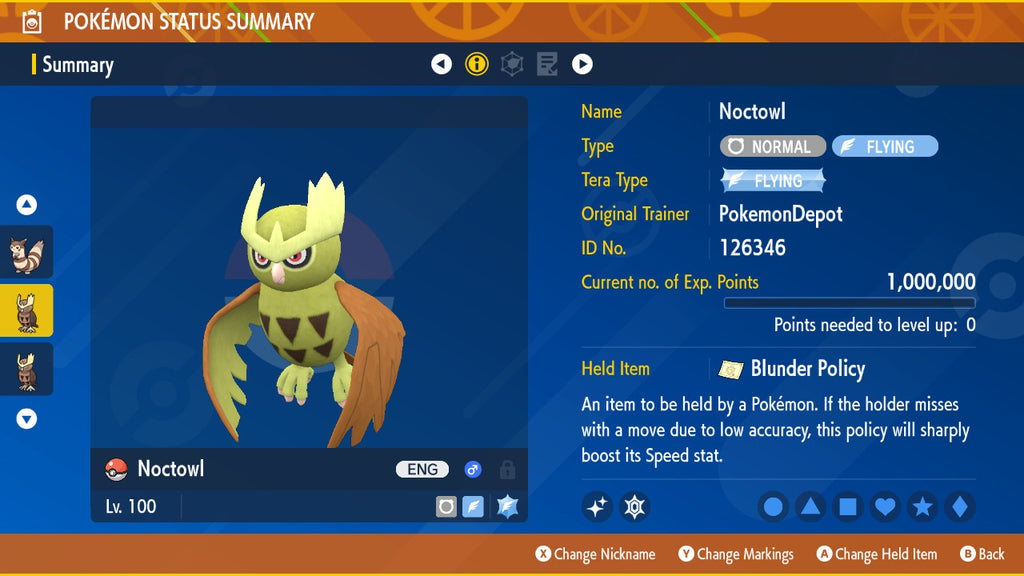1024x576 pixels.
Task: Click the shiny sparkle icon
Action: pyautogui.click(x=597, y=507)
